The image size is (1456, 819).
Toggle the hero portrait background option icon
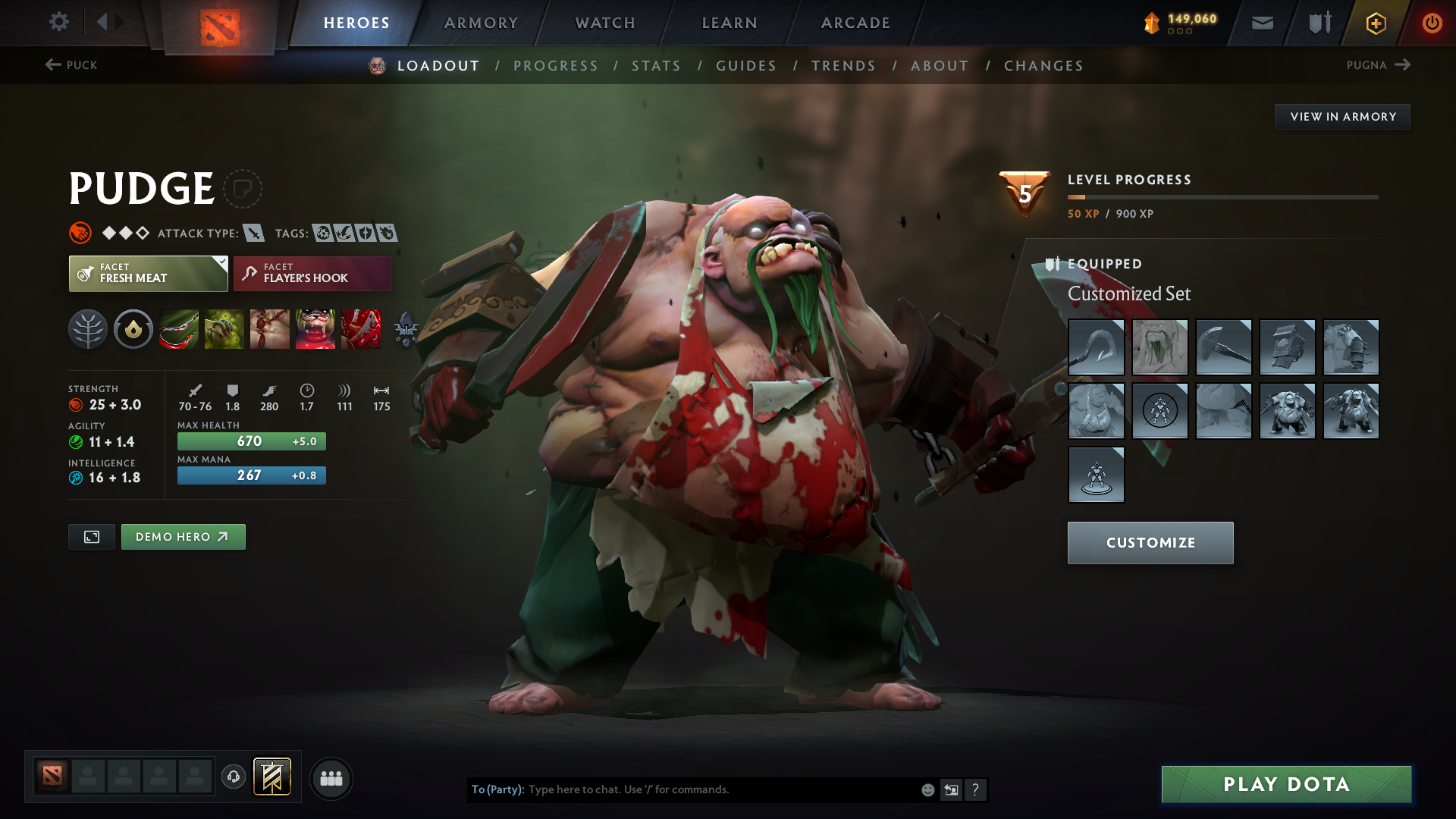coord(91,536)
